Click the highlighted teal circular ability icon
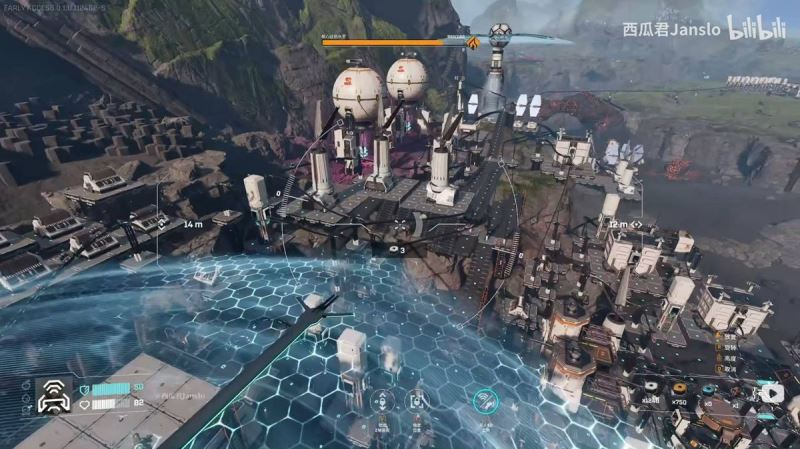 click(486, 402)
